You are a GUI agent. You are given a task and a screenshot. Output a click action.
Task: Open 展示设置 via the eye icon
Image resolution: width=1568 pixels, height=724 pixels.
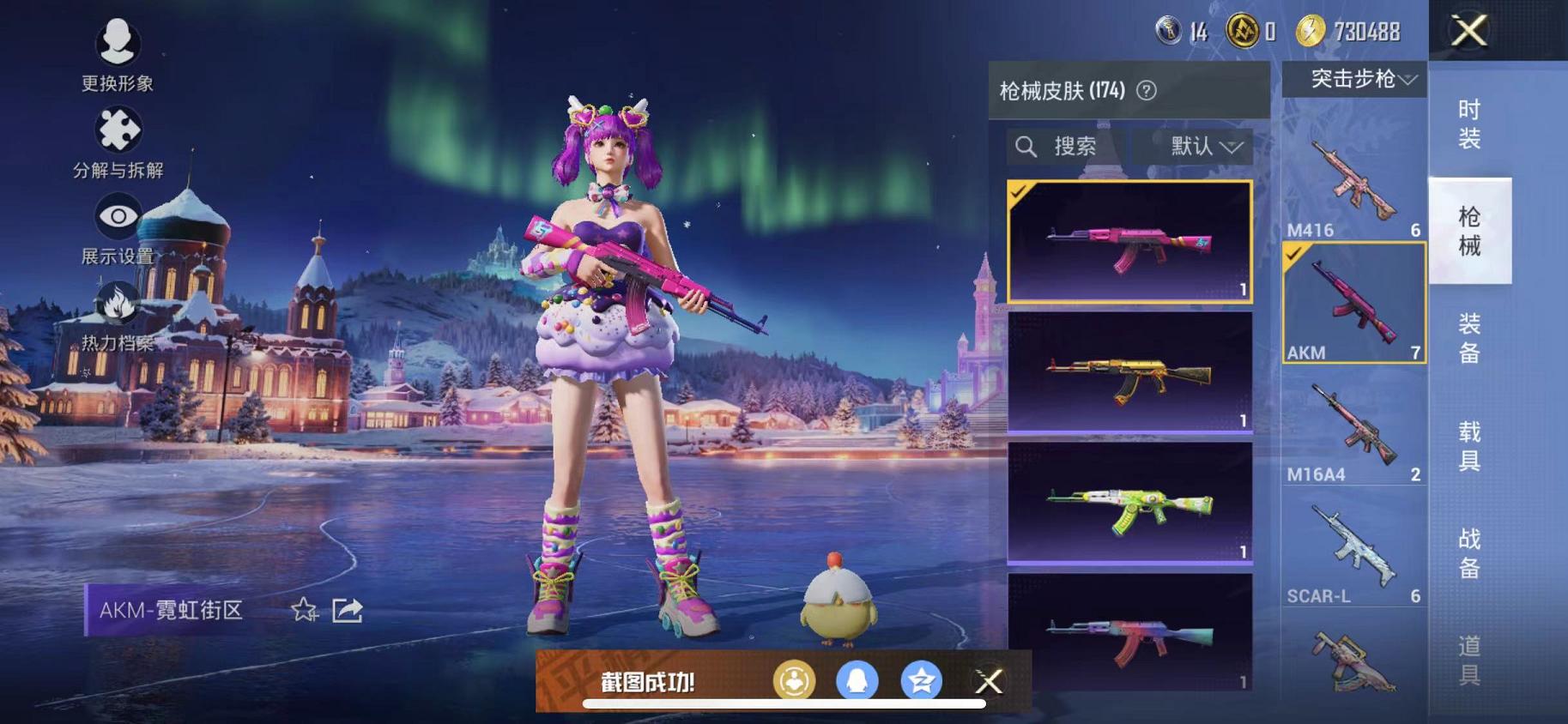pyautogui.click(x=118, y=215)
